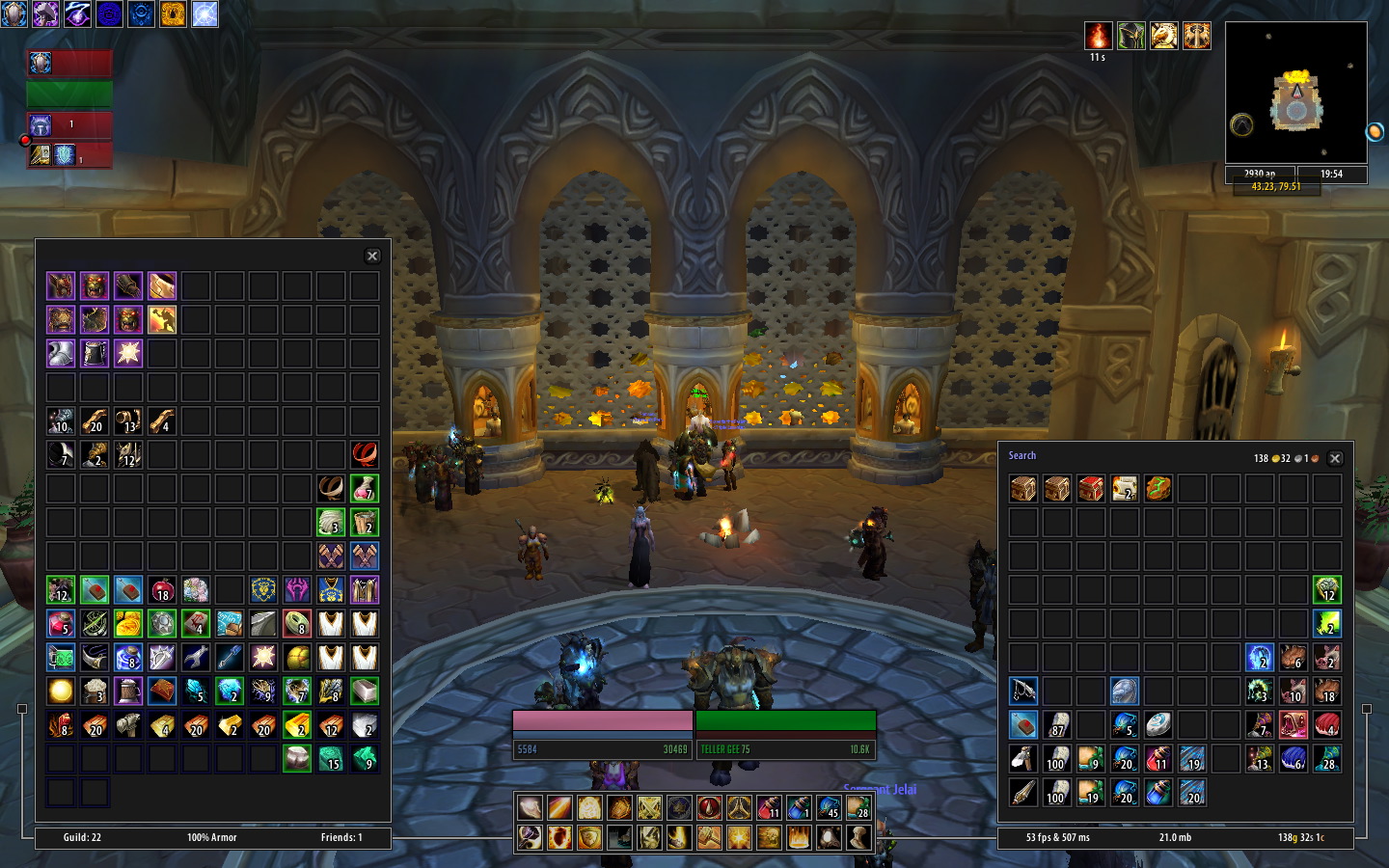Viewport: 1389px width, 868px height.
Task: Close the right inventory bag window
Action: click(x=1335, y=458)
